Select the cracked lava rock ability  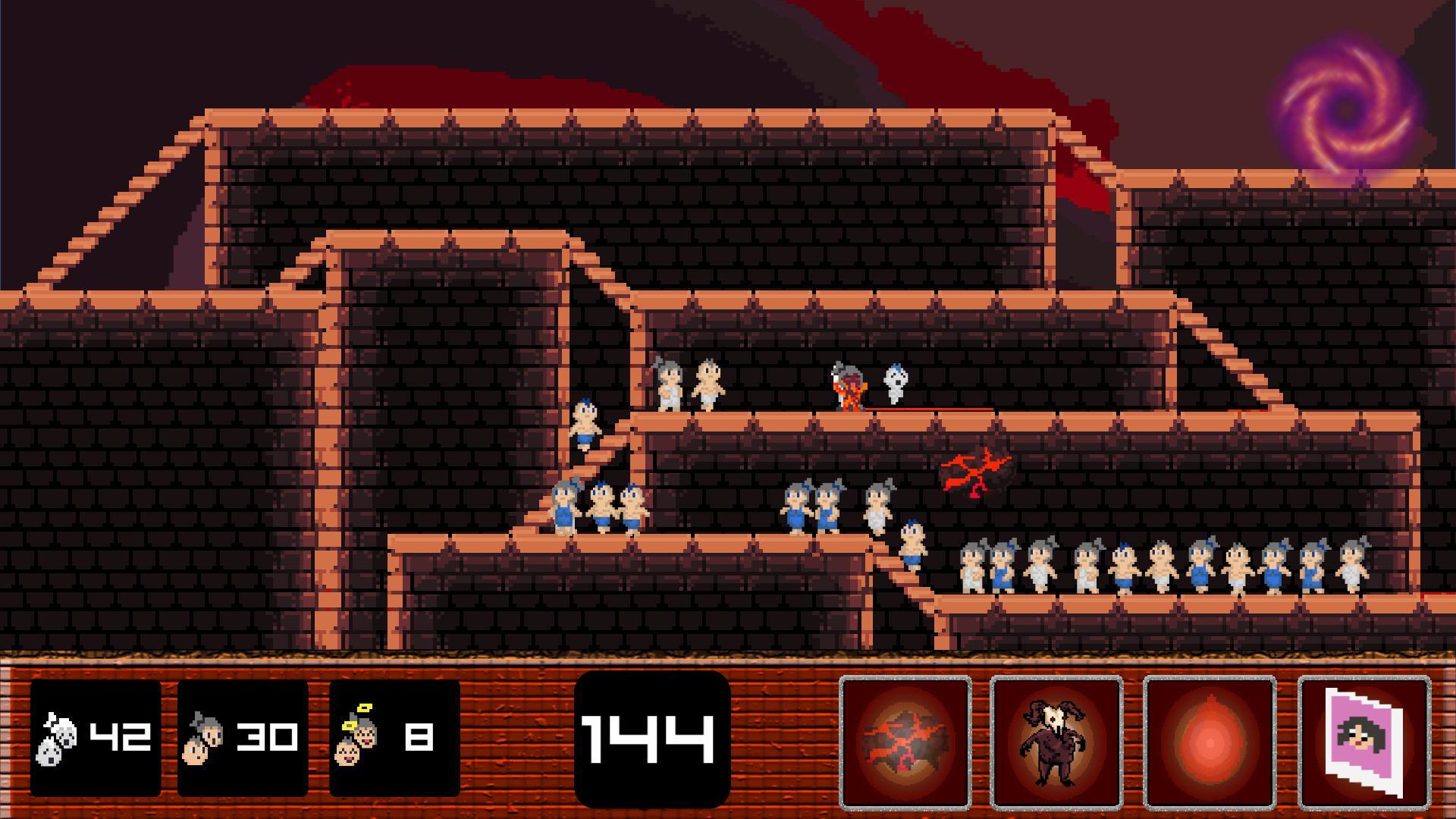[905, 742]
